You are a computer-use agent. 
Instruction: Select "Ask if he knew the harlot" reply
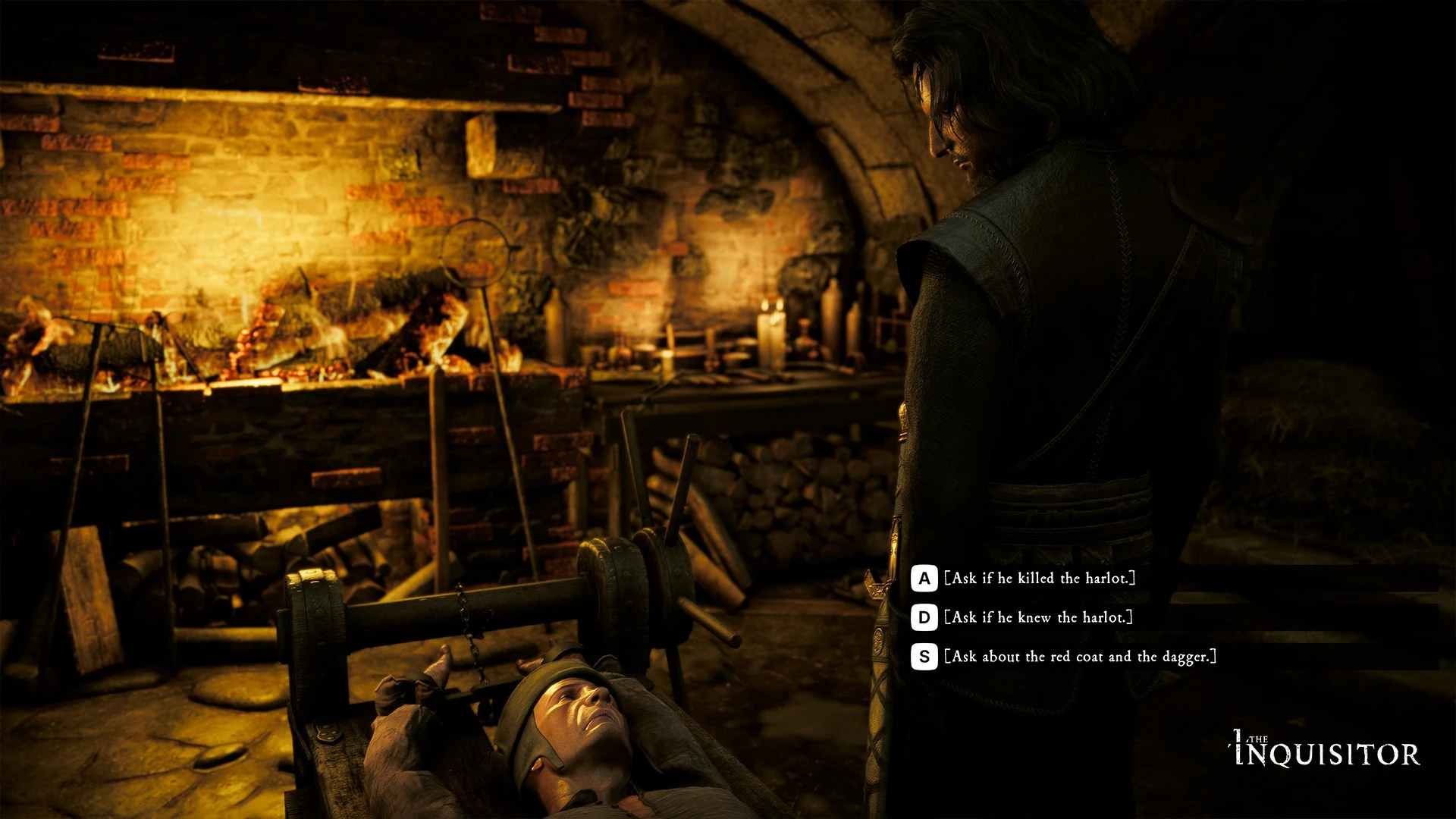[x=1038, y=618]
